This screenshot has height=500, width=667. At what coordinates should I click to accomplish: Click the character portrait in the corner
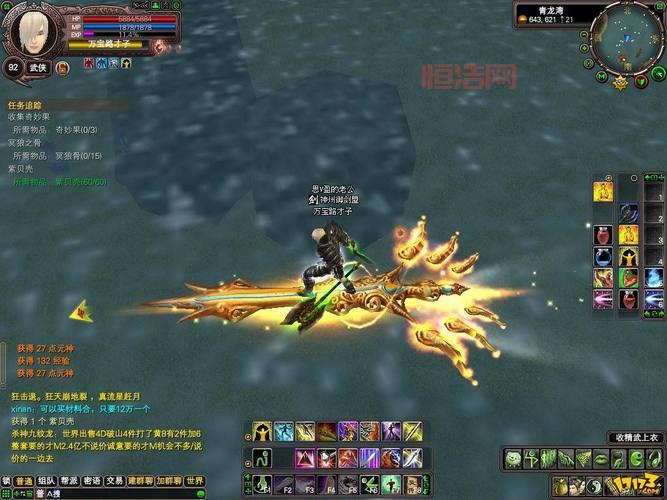[x=34, y=32]
